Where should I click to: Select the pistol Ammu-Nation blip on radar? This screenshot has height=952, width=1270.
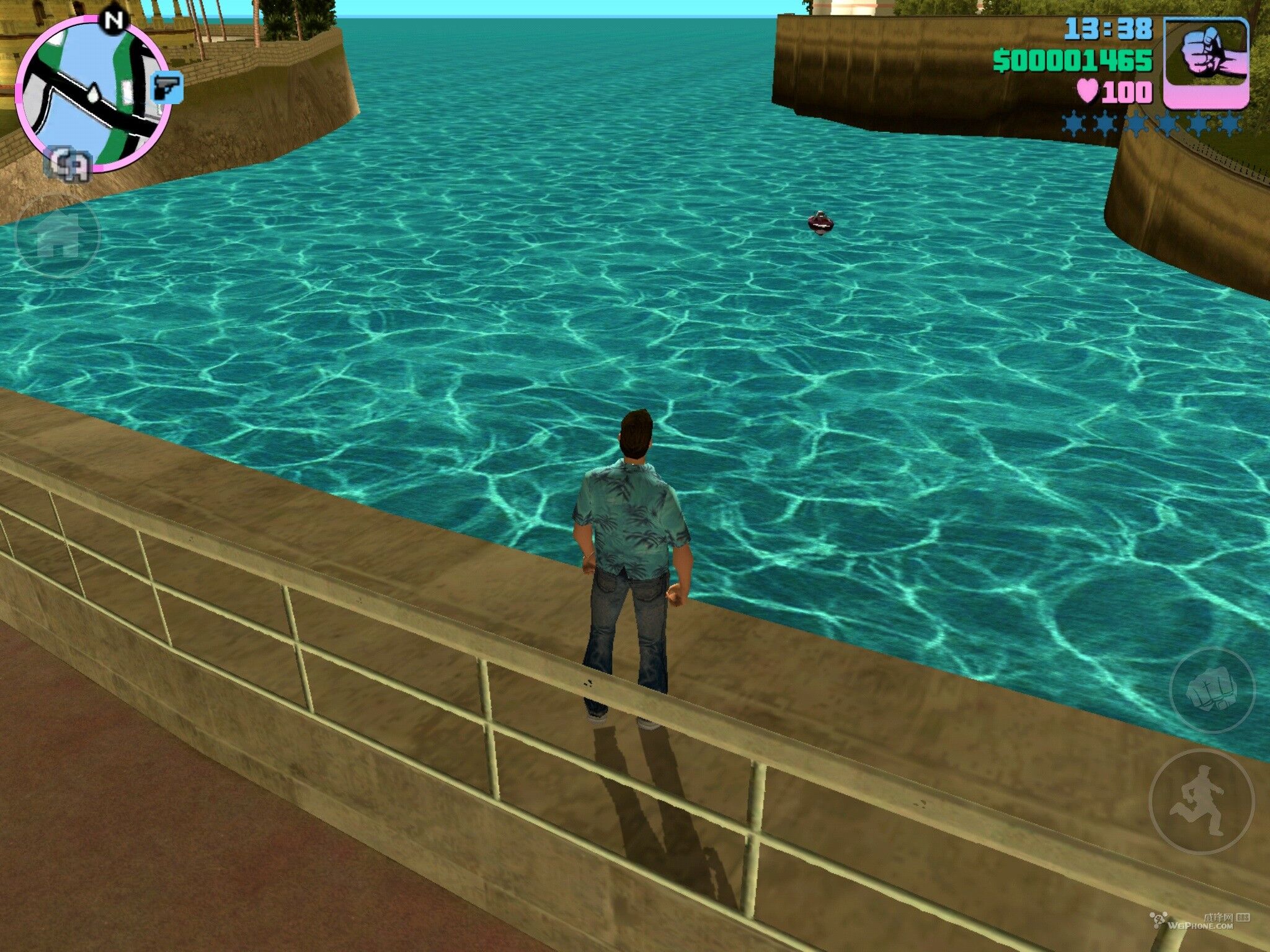coord(167,87)
